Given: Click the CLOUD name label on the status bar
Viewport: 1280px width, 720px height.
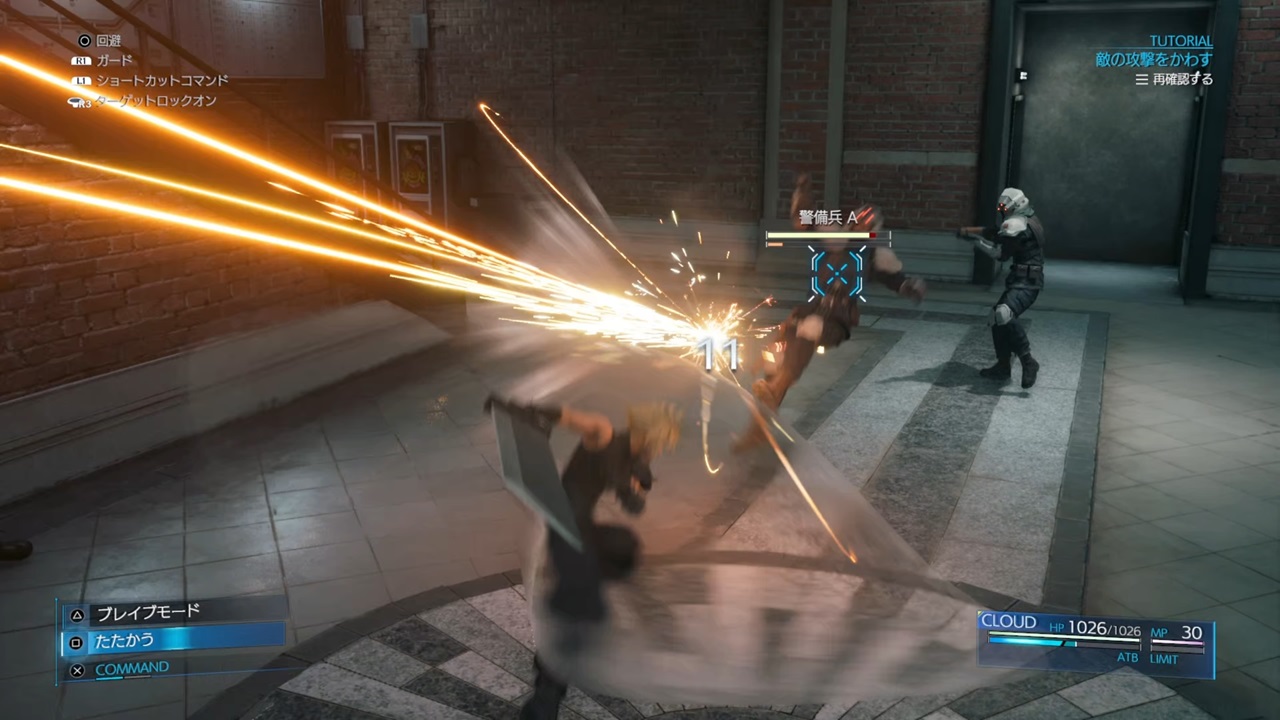Looking at the screenshot, I should [1008, 621].
